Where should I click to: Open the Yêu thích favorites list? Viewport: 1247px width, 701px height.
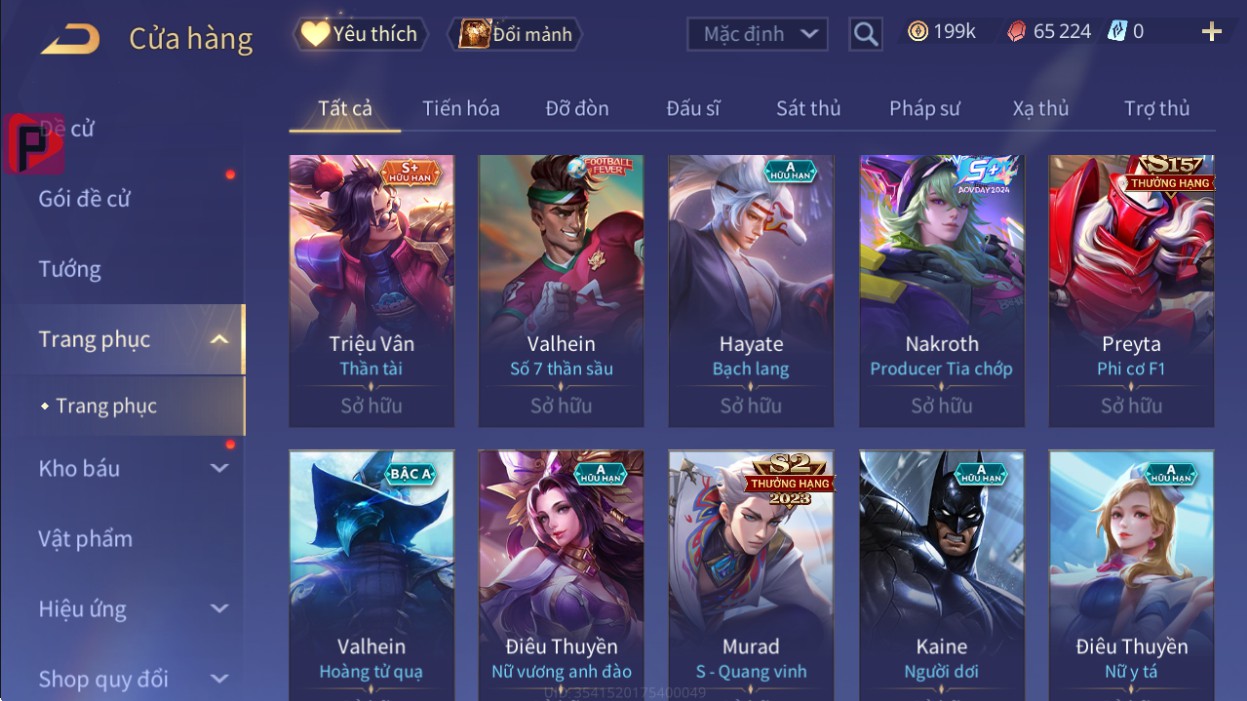[x=360, y=34]
